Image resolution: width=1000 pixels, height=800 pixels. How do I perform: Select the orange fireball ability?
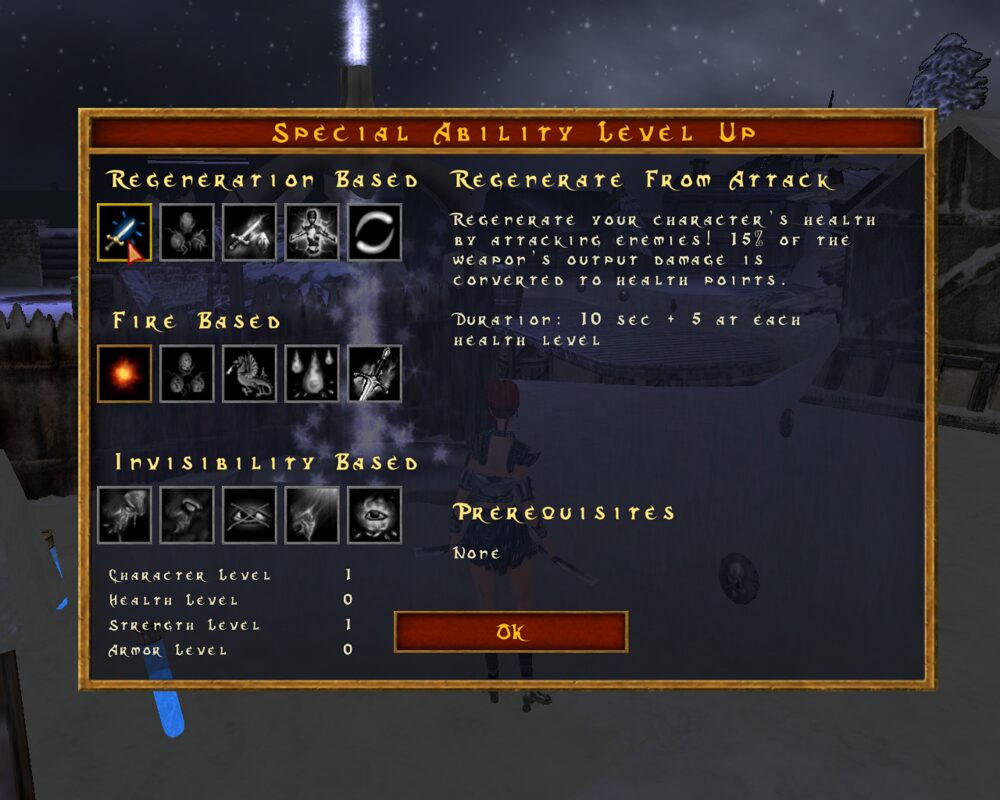pyautogui.click(x=125, y=374)
